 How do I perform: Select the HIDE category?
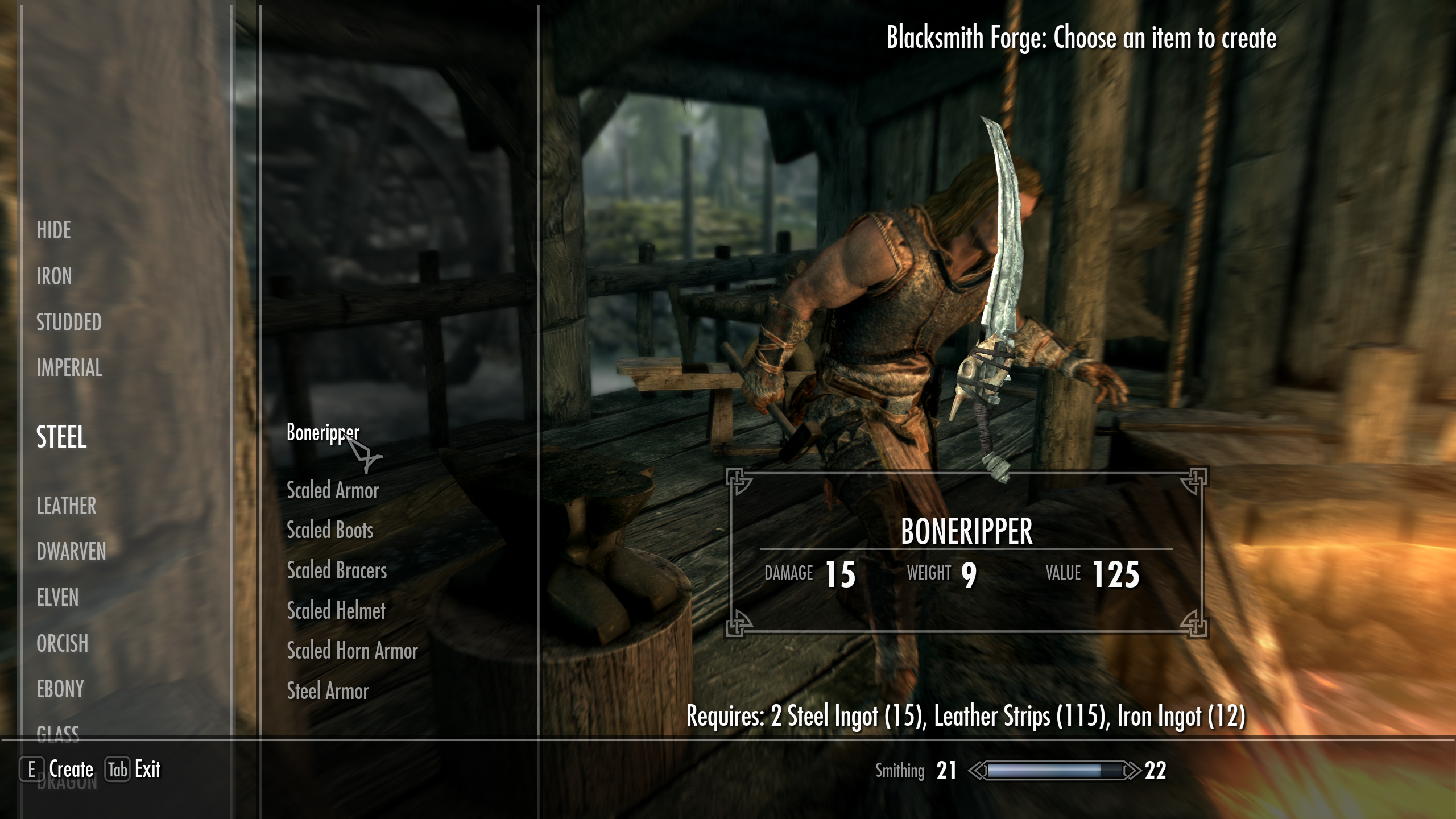click(x=53, y=231)
